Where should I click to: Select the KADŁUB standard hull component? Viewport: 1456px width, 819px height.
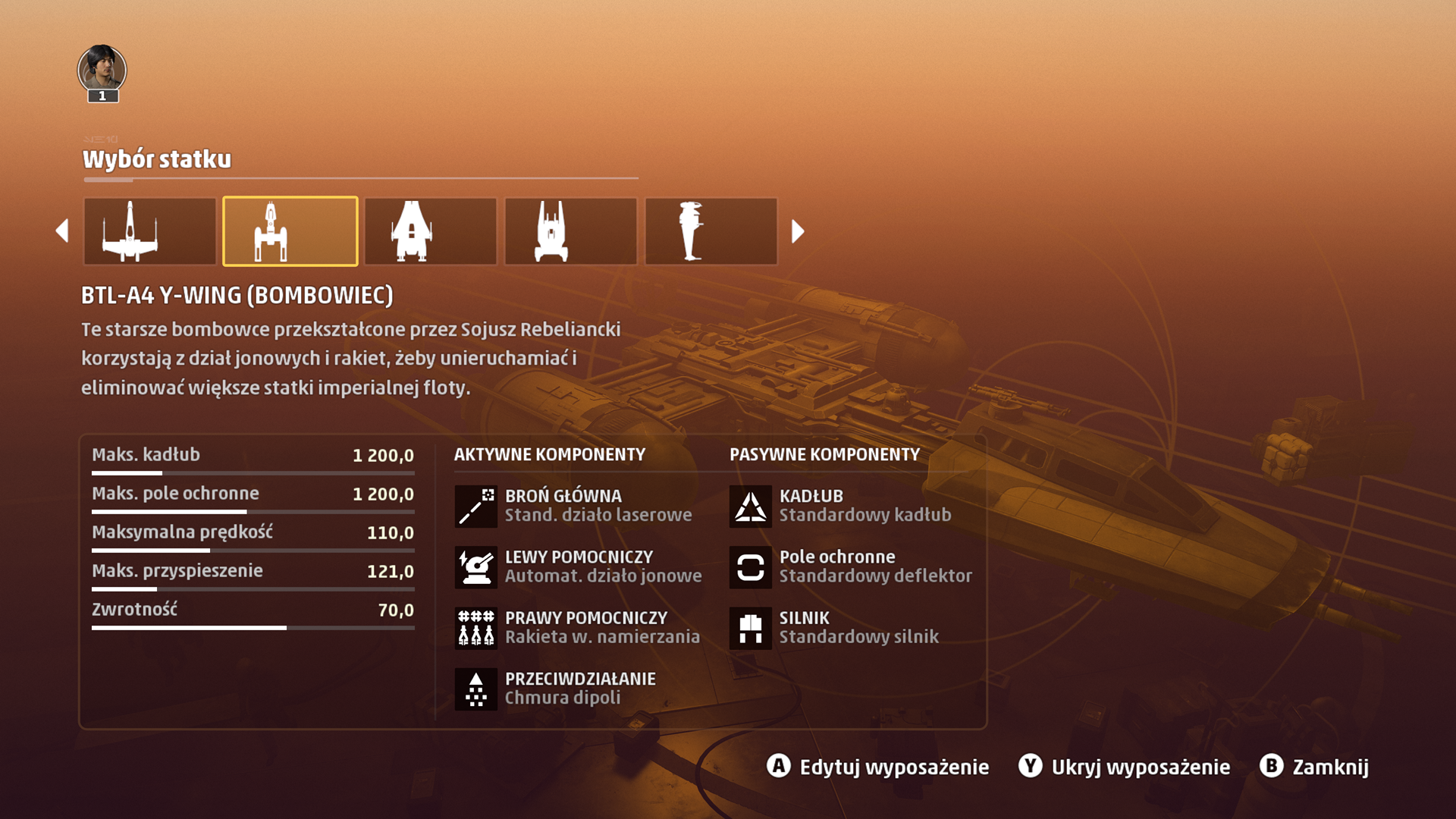(x=840, y=506)
